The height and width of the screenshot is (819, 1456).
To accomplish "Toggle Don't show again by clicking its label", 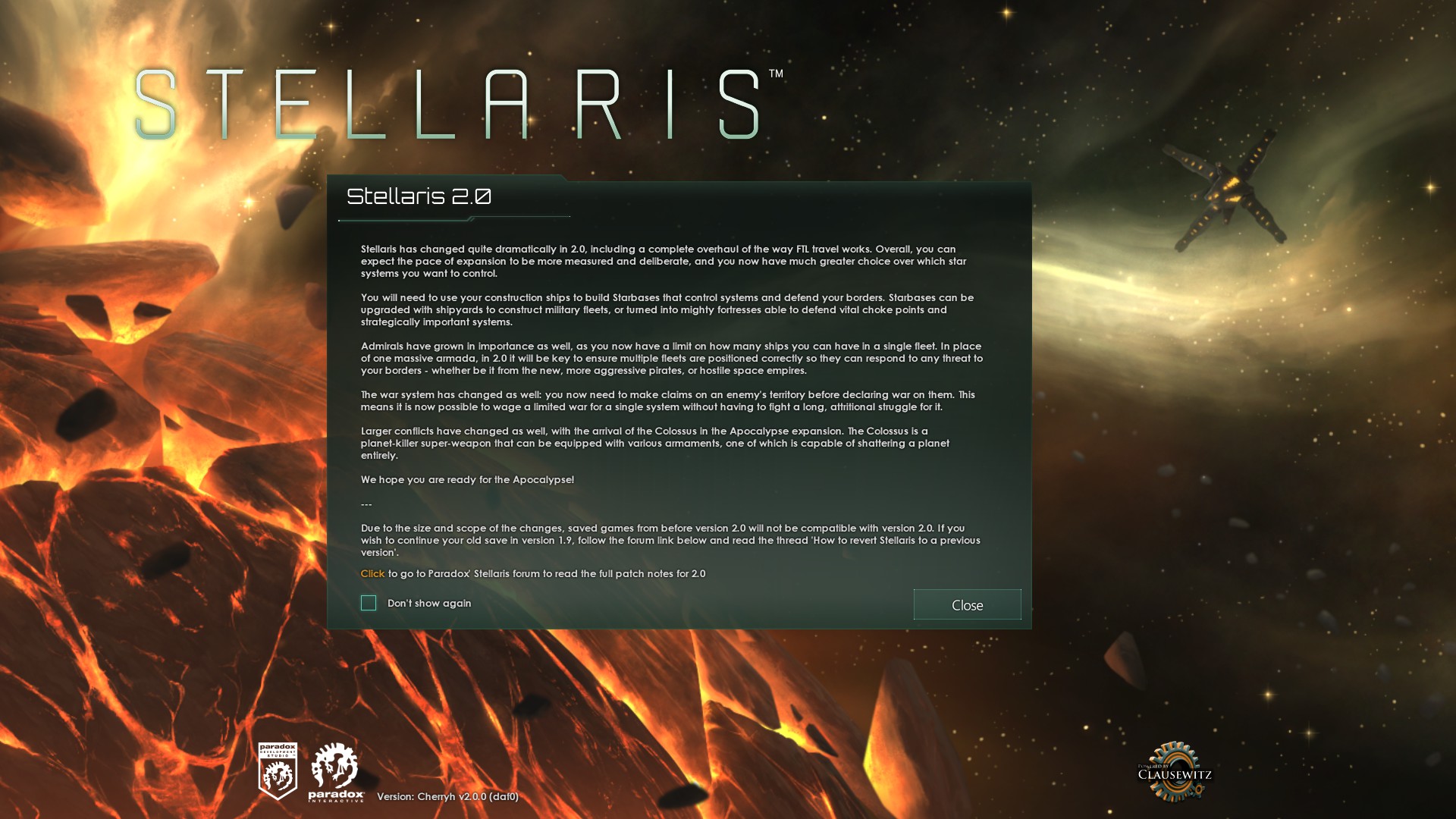I will [429, 603].
